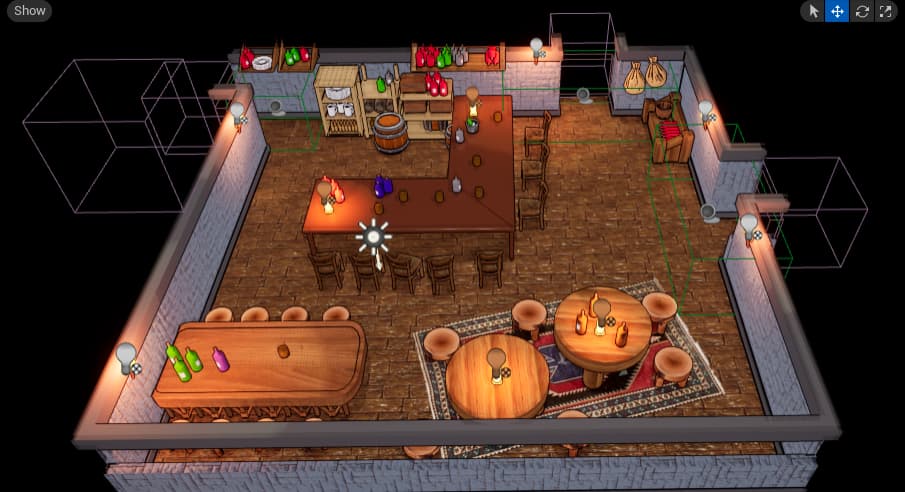Switch to the arrow cursor select tool
The width and height of the screenshot is (905, 492).
click(813, 11)
